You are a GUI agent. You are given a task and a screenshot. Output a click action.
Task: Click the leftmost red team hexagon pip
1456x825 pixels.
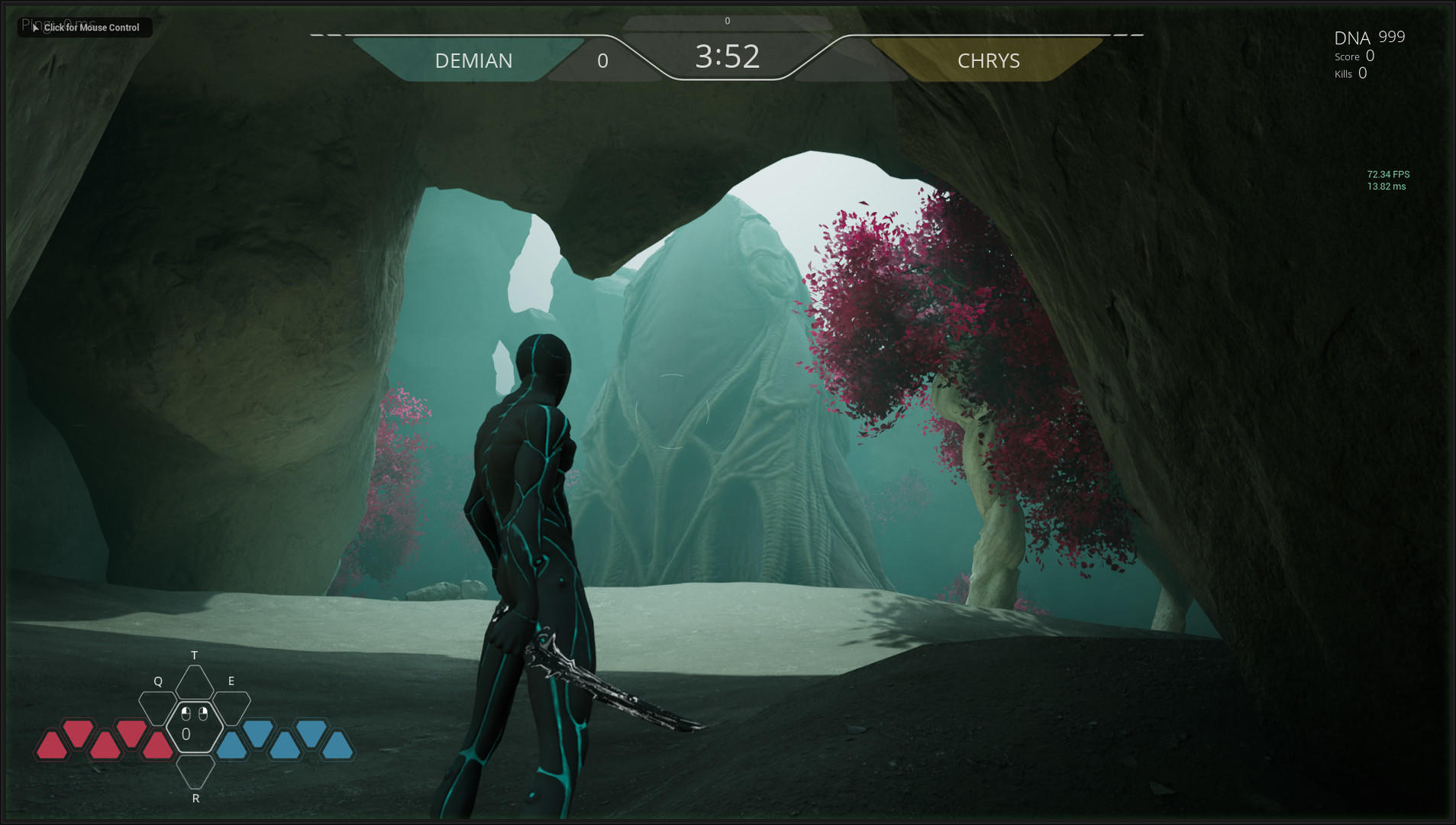53,744
